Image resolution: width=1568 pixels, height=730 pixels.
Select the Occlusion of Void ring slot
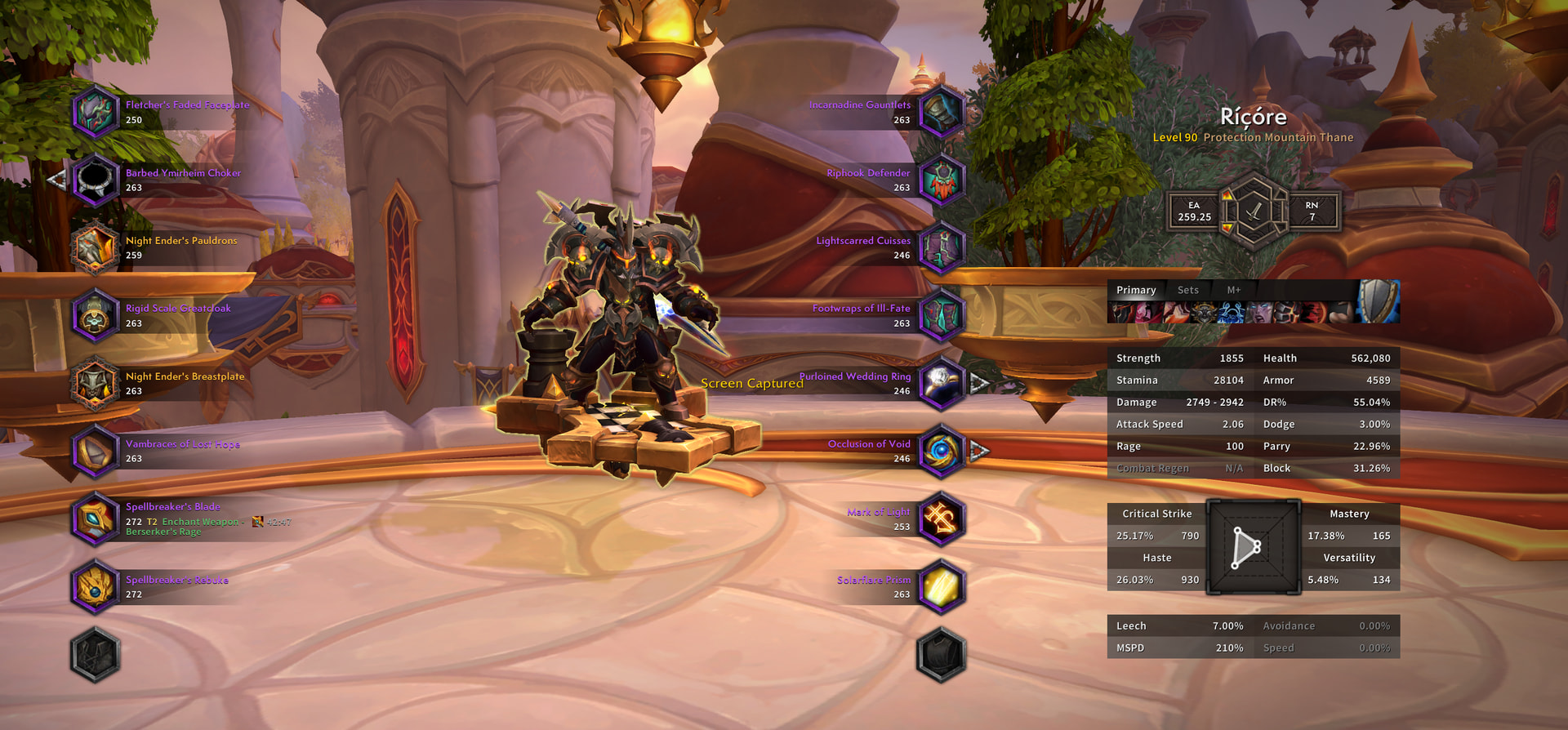point(942,451)
